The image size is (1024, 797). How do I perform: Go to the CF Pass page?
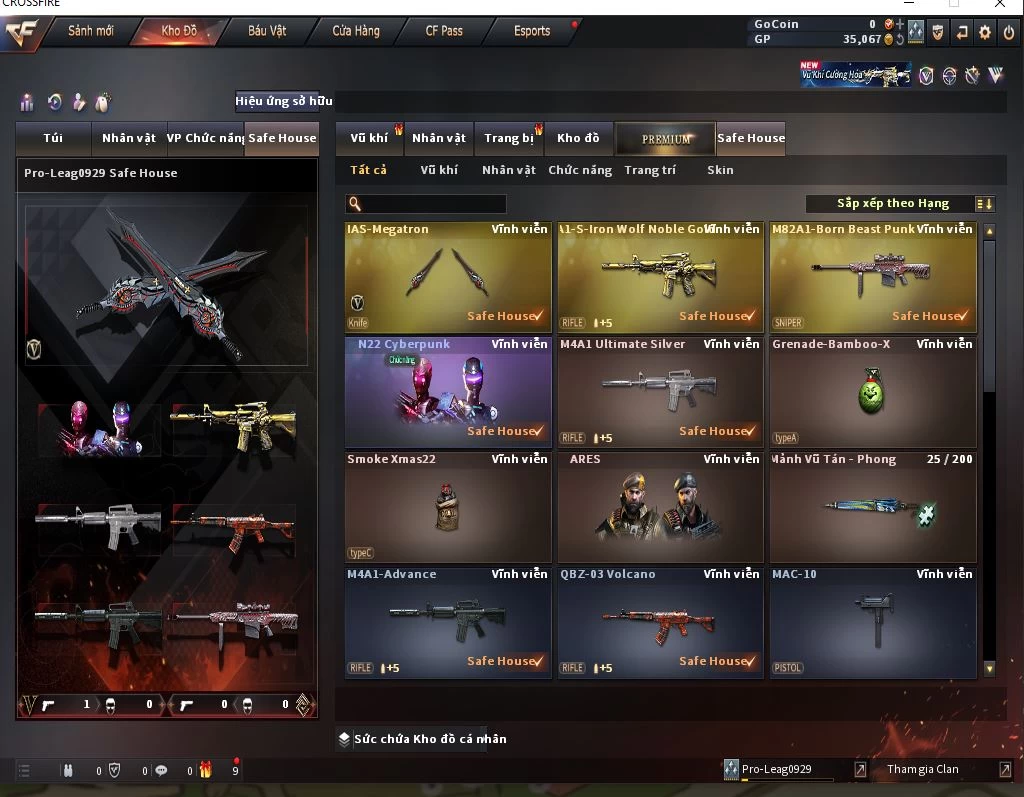pyautogui.click(x=444, y=31)
